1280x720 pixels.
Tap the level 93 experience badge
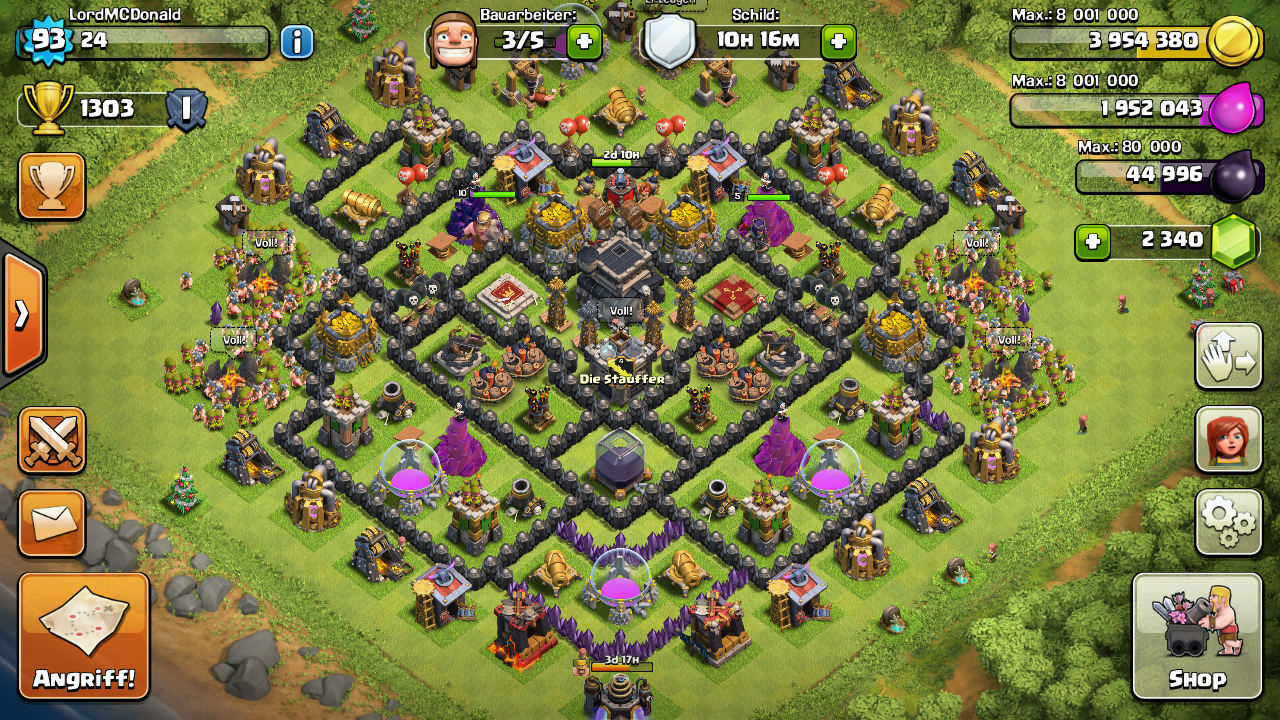coord(44,40)
